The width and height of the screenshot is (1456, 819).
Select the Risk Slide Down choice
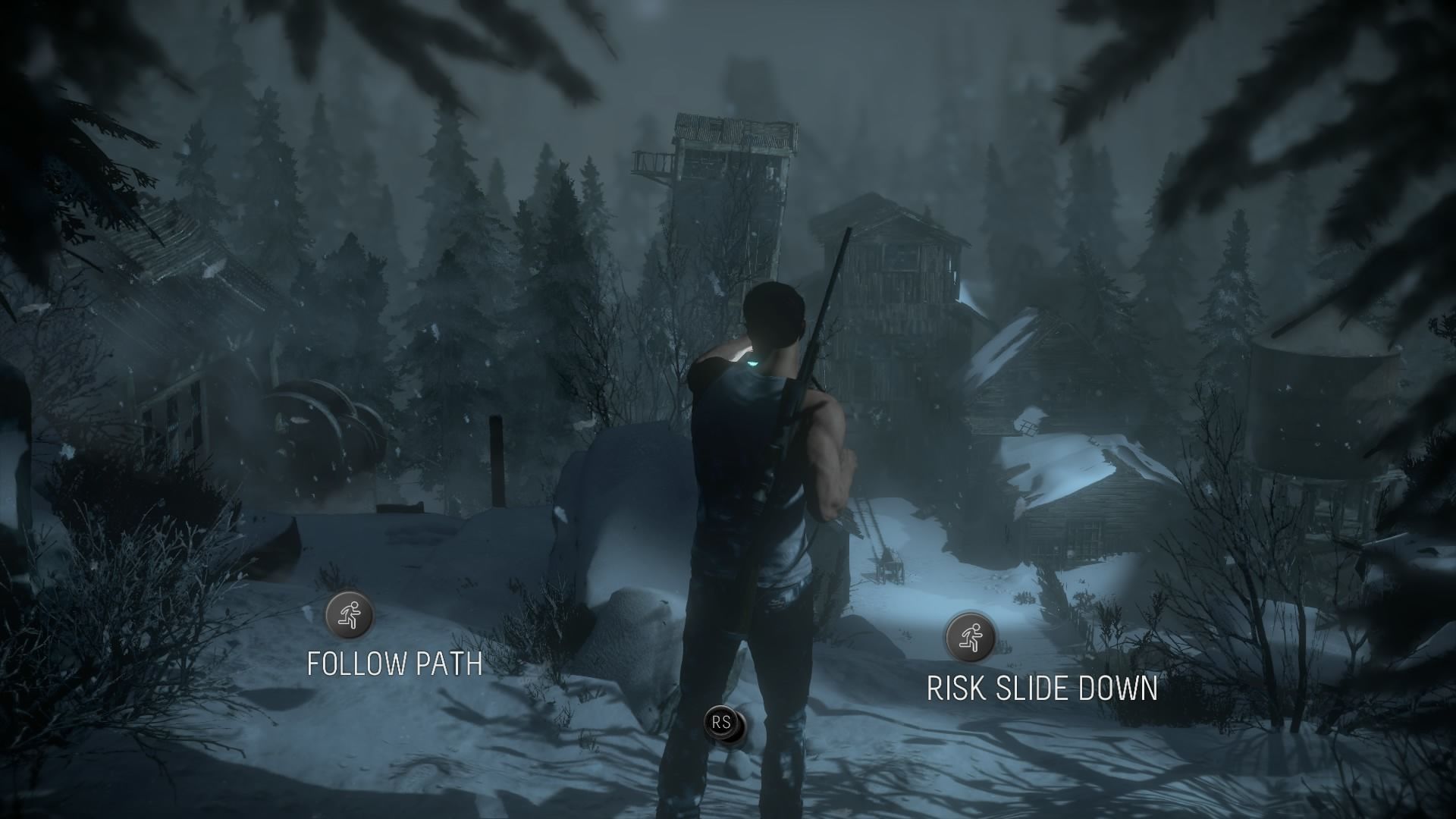(x=970, y=636)
